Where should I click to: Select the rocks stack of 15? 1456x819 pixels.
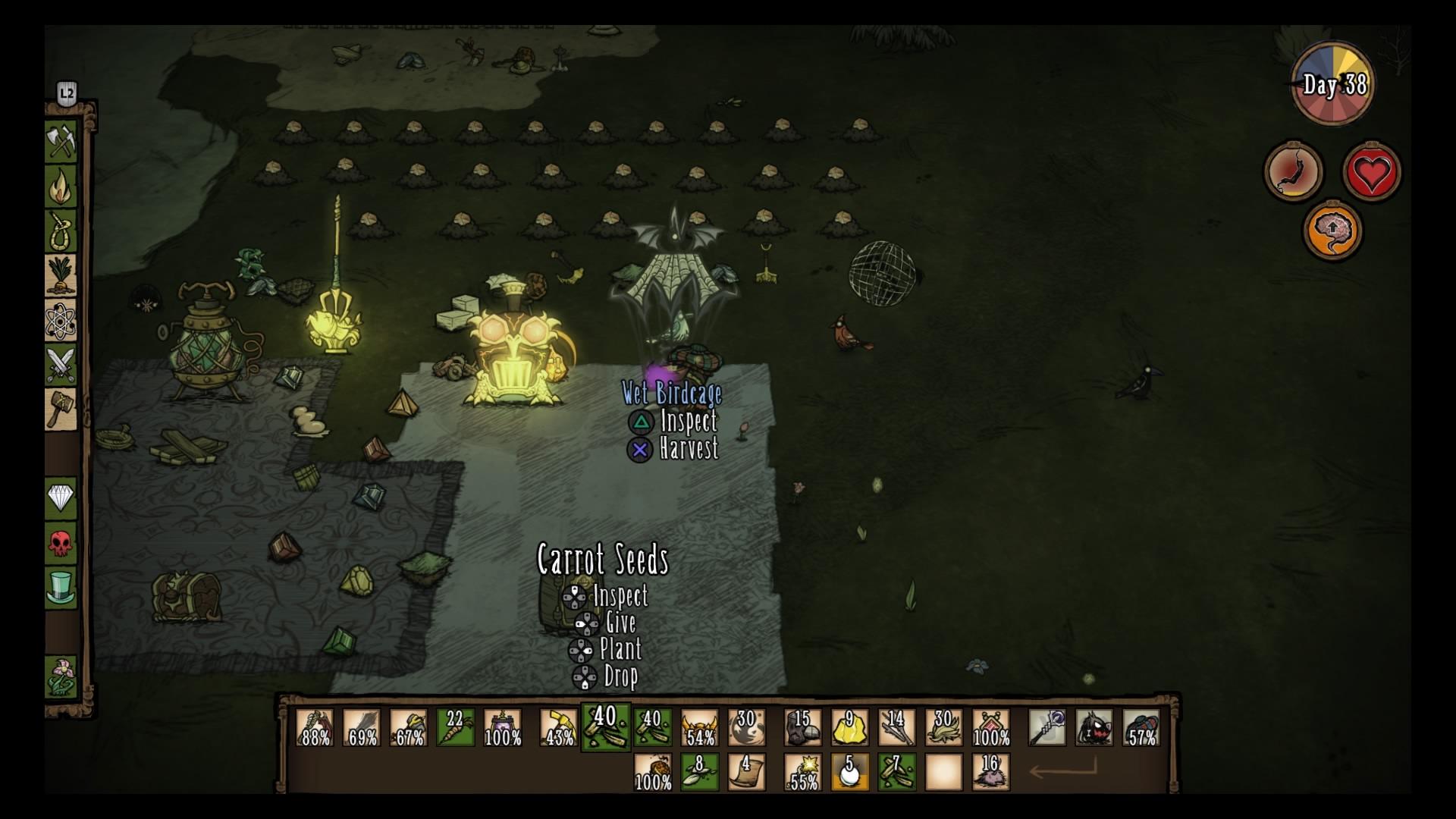coord(803,727)
